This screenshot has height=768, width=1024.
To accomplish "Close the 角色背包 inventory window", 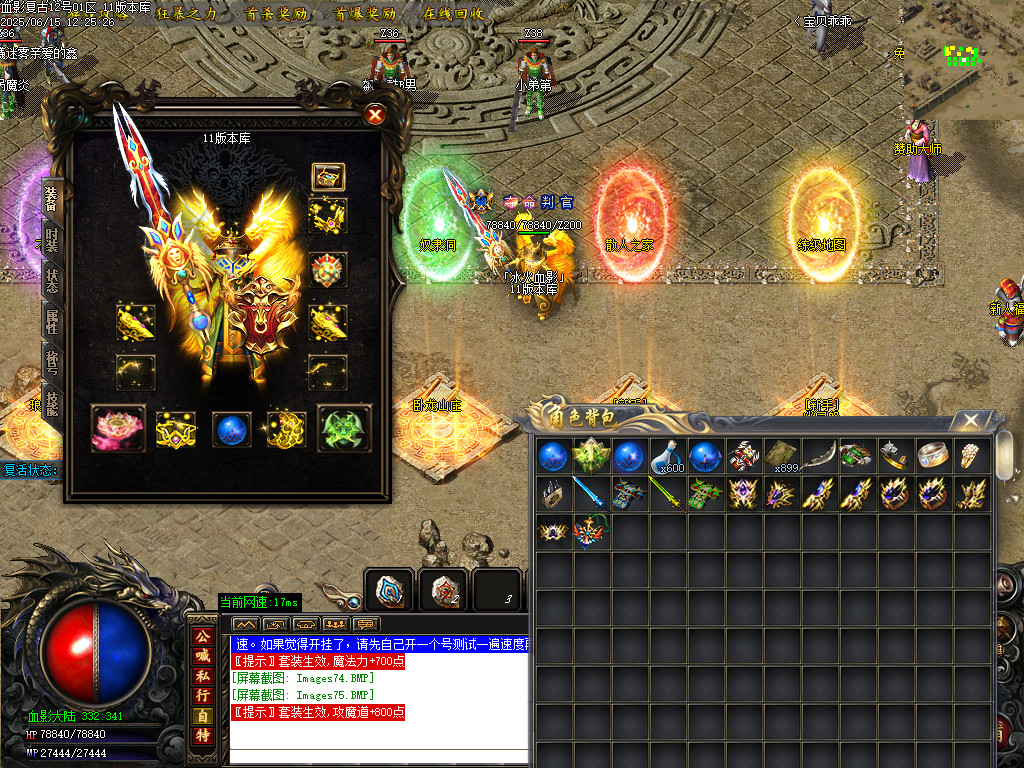I will (968, 420).
